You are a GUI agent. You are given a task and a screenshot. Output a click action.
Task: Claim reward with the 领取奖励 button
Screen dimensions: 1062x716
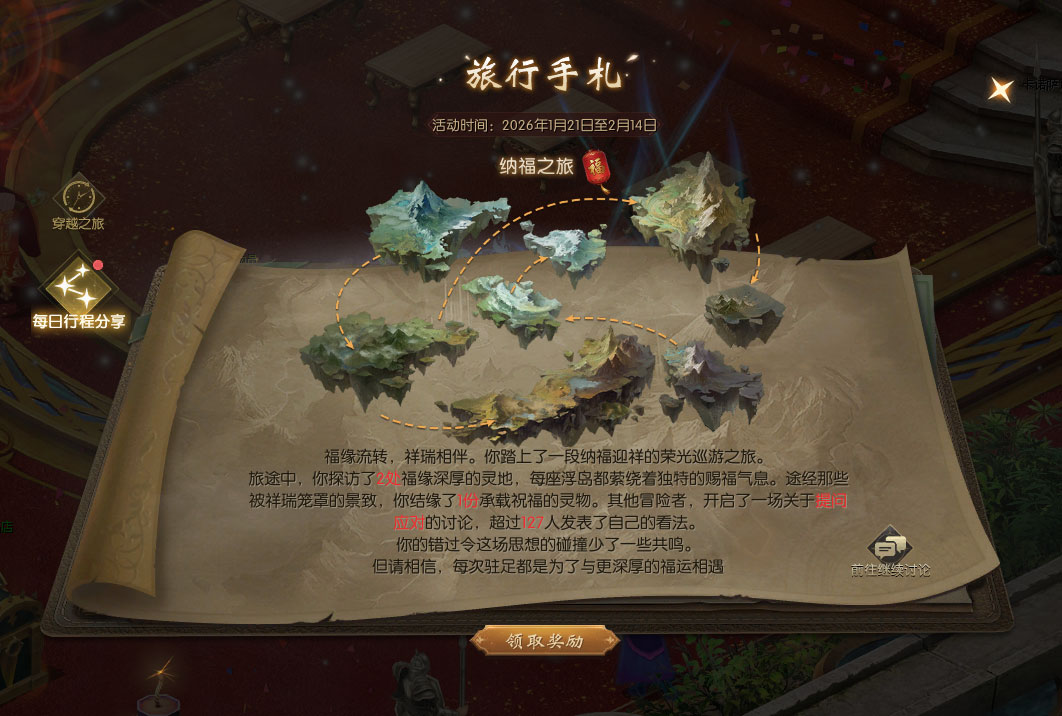pos(544,640)
